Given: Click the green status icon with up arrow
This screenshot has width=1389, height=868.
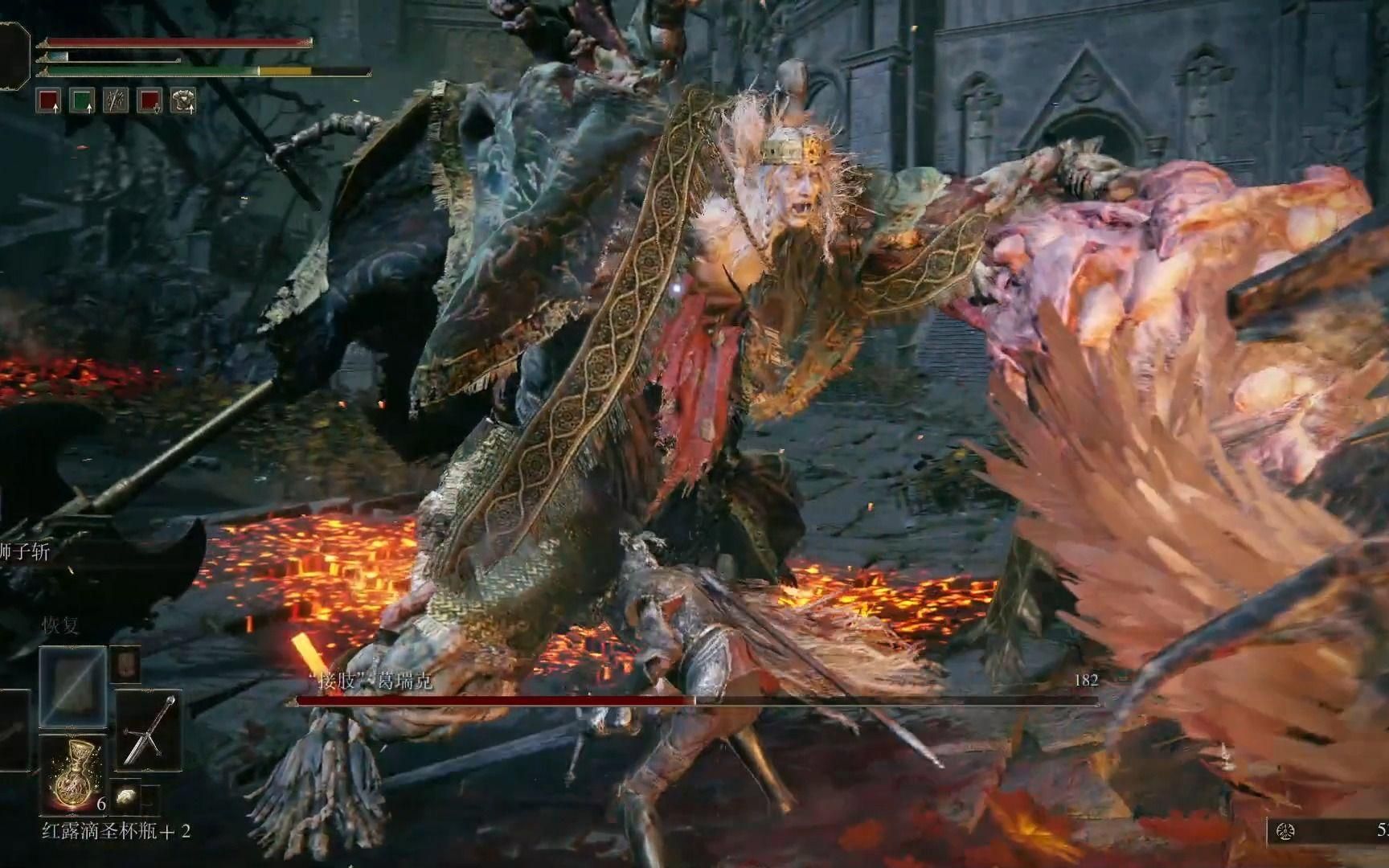Looking at the screenshot, I should (x=82, y=100).
